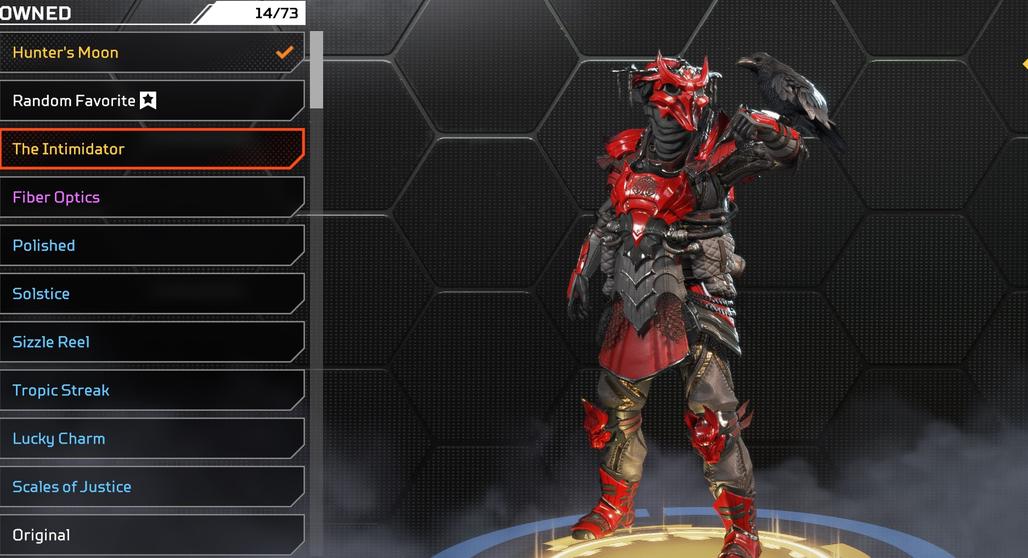Pick the Fiber Optics skin

pyautogui.click(x=150, y=197)
